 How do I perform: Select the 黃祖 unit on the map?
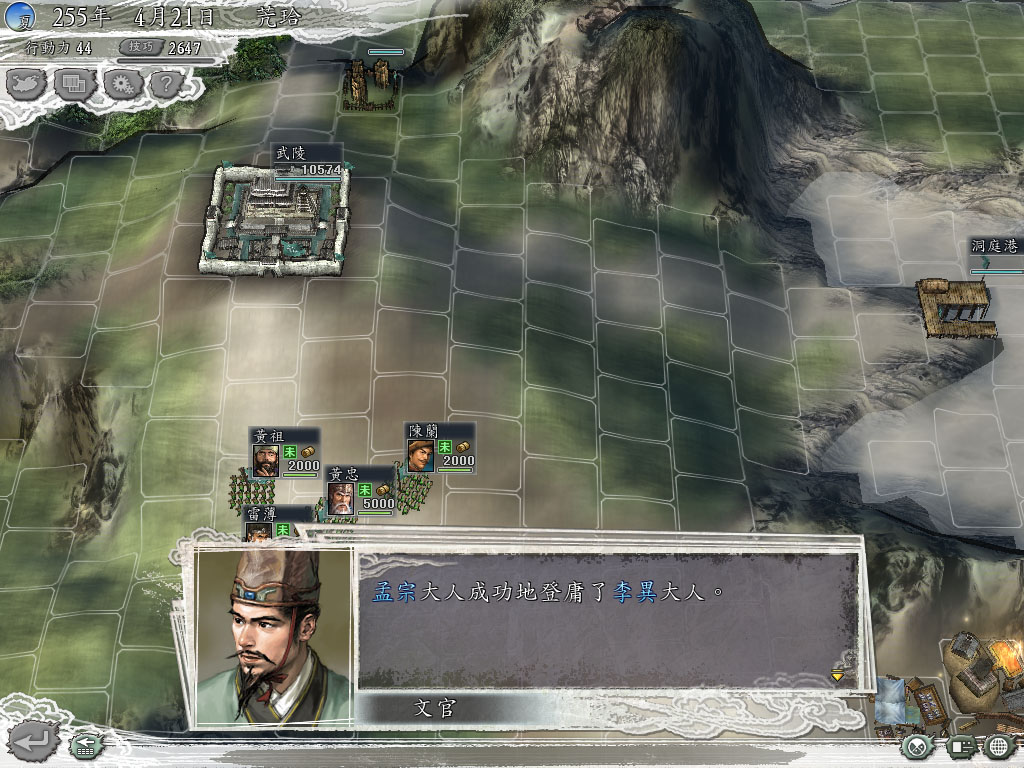265,459
